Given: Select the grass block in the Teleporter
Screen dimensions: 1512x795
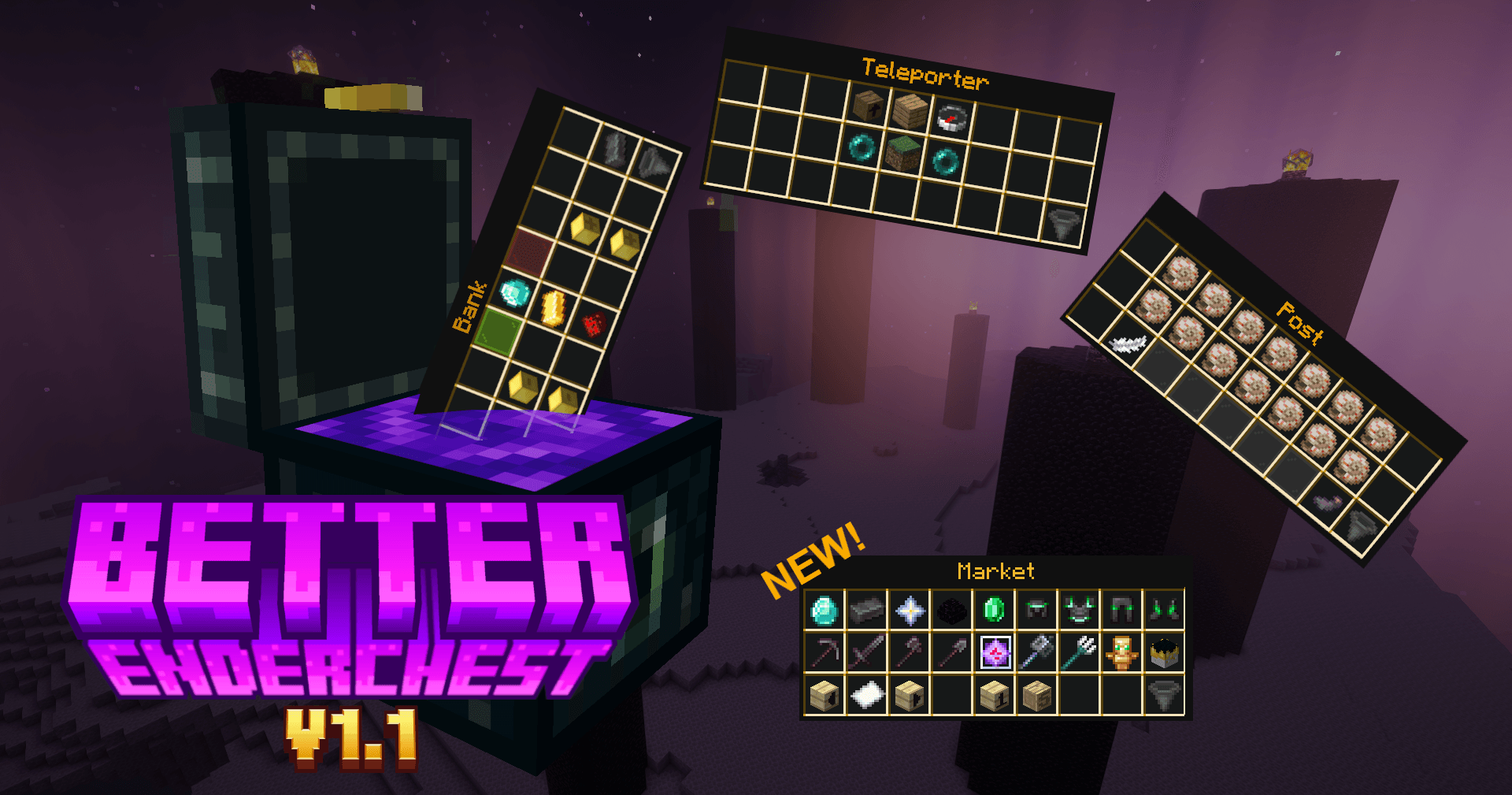Looking at the screenshot, I should [x=903, y=154].
